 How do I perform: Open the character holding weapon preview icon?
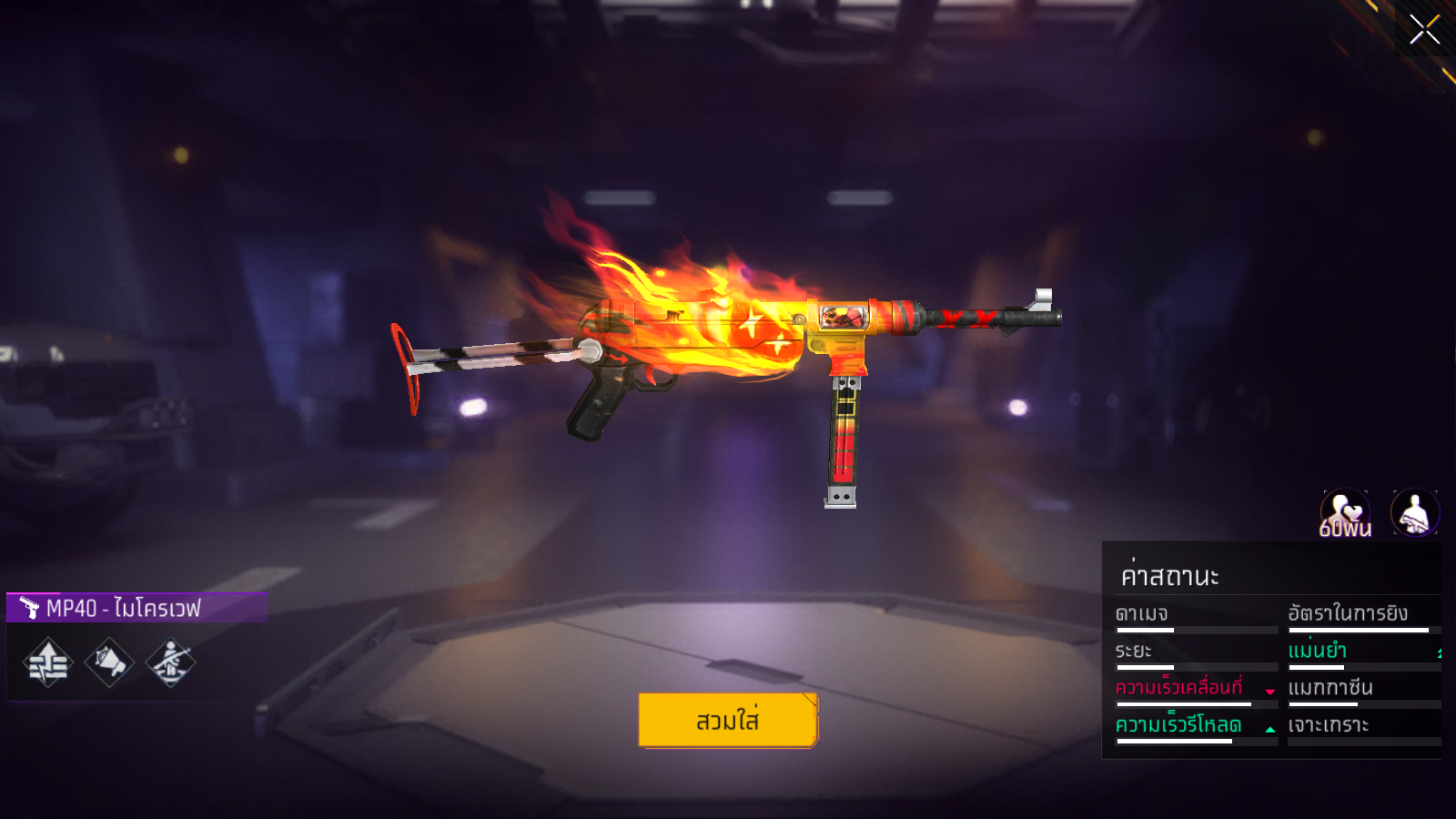[1415, 513]
